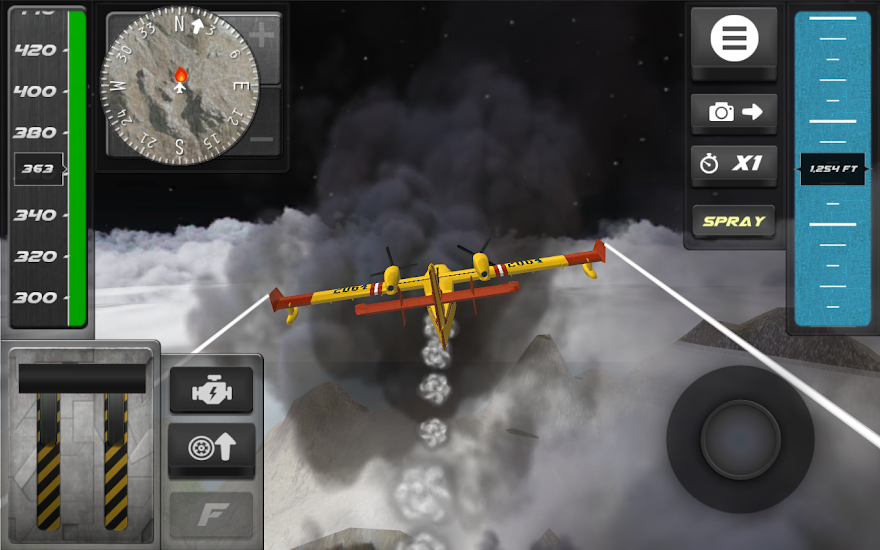Click the left throttle lever track

click(48, 460)
